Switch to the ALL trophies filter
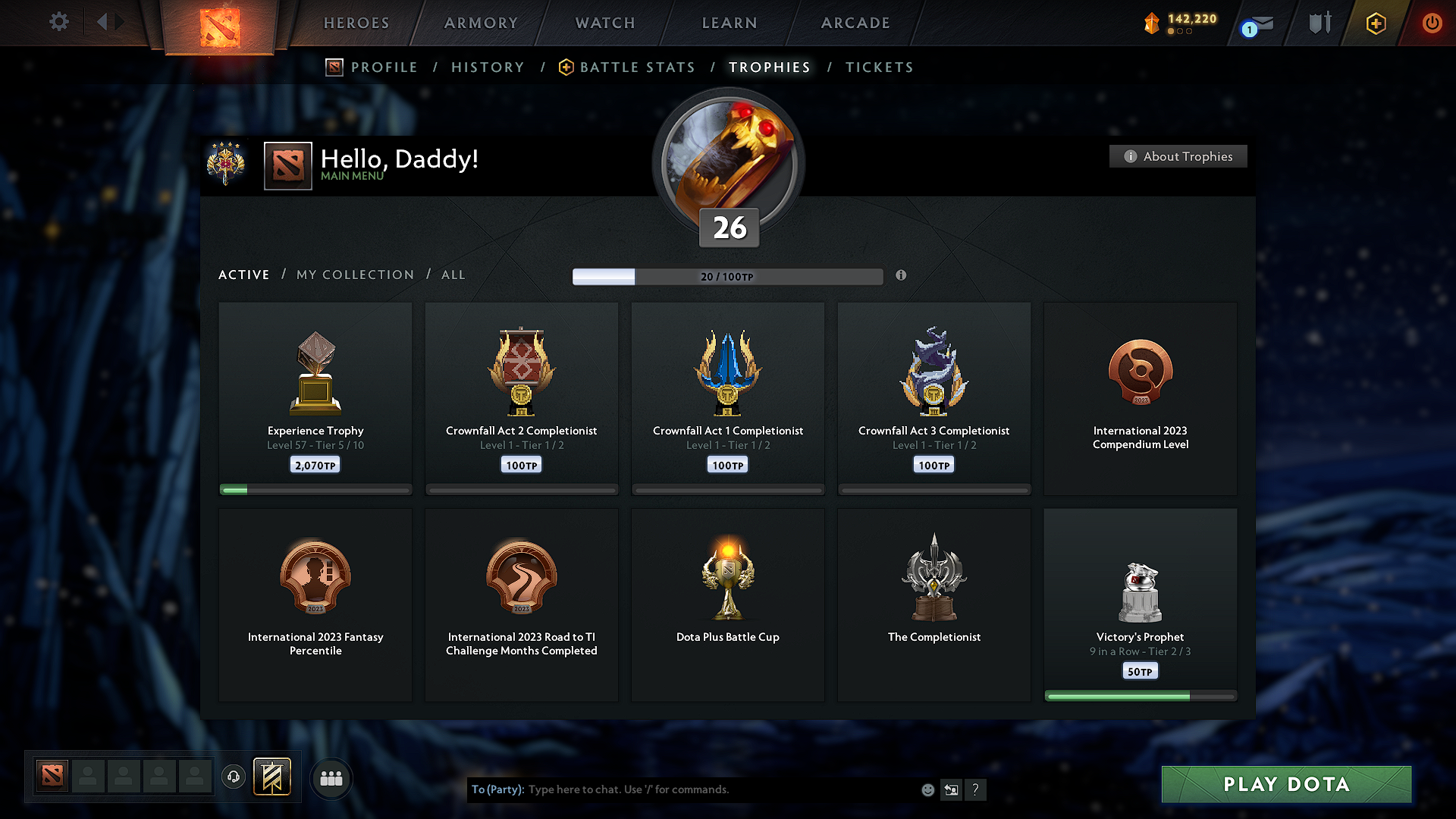Screen dimensions: 1456x819 click(x=453, y=275)
